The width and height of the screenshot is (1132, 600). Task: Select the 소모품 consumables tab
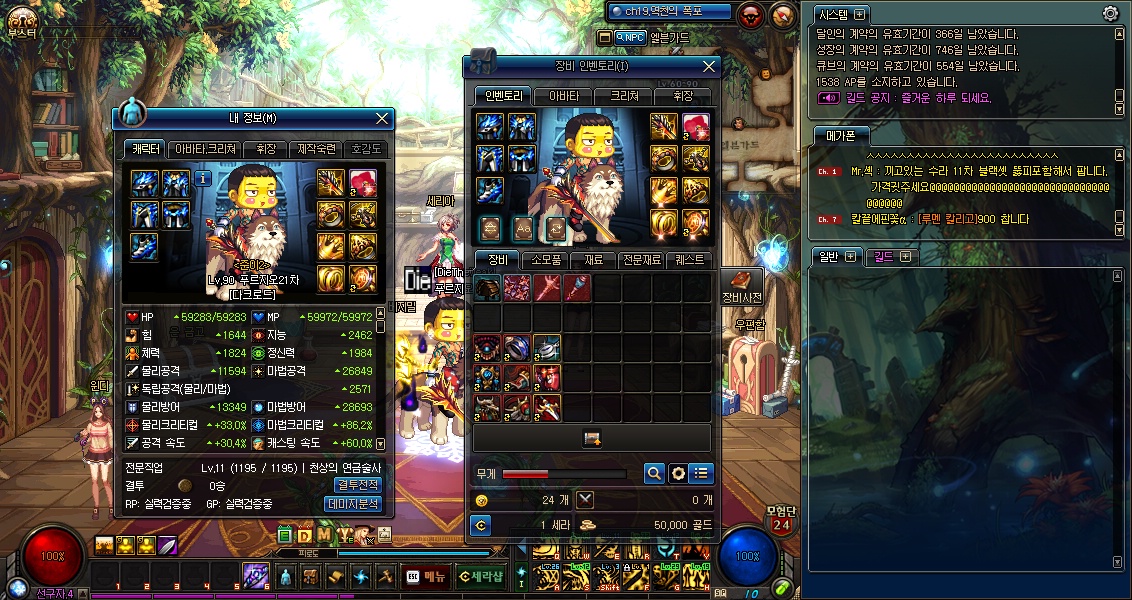coord(548,259)
